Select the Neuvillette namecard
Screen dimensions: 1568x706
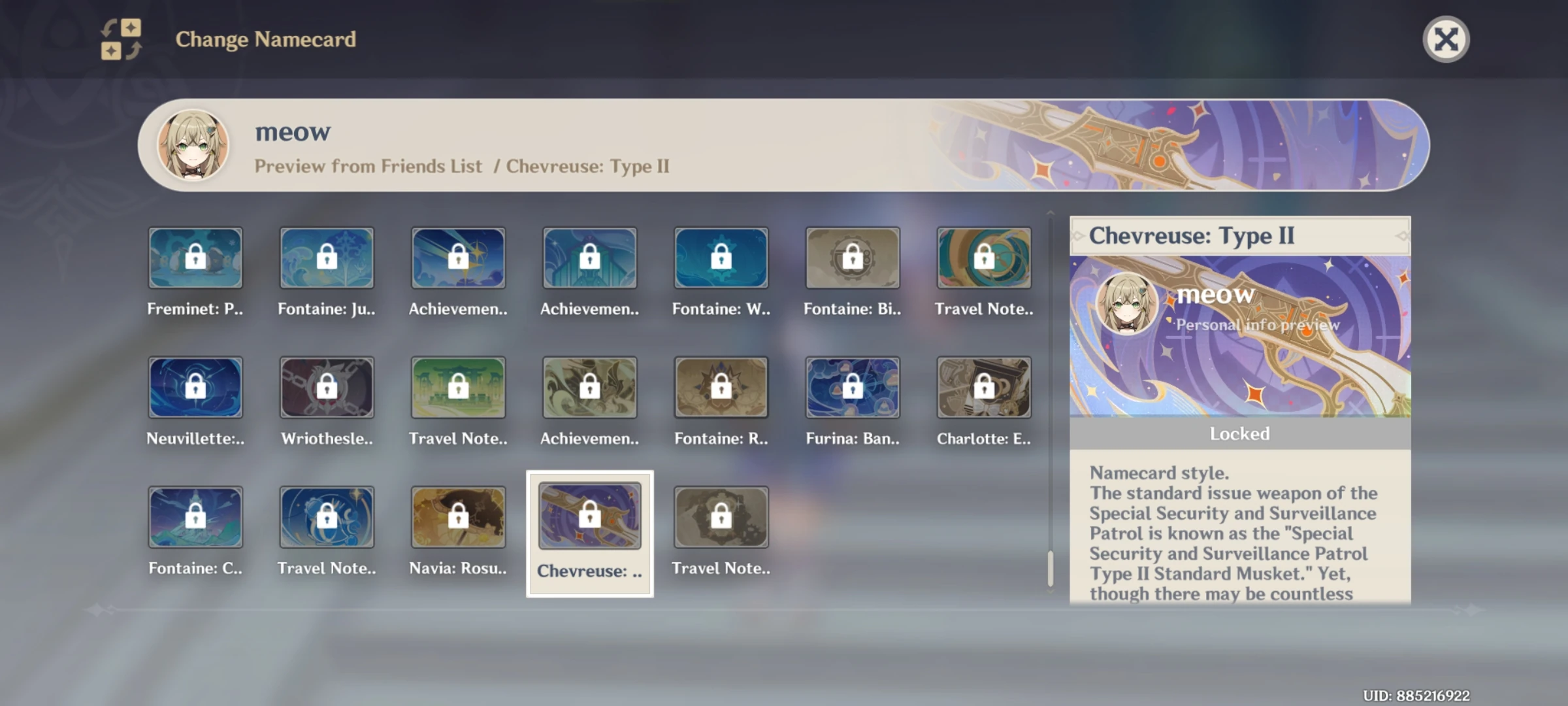tap(195, 387)
